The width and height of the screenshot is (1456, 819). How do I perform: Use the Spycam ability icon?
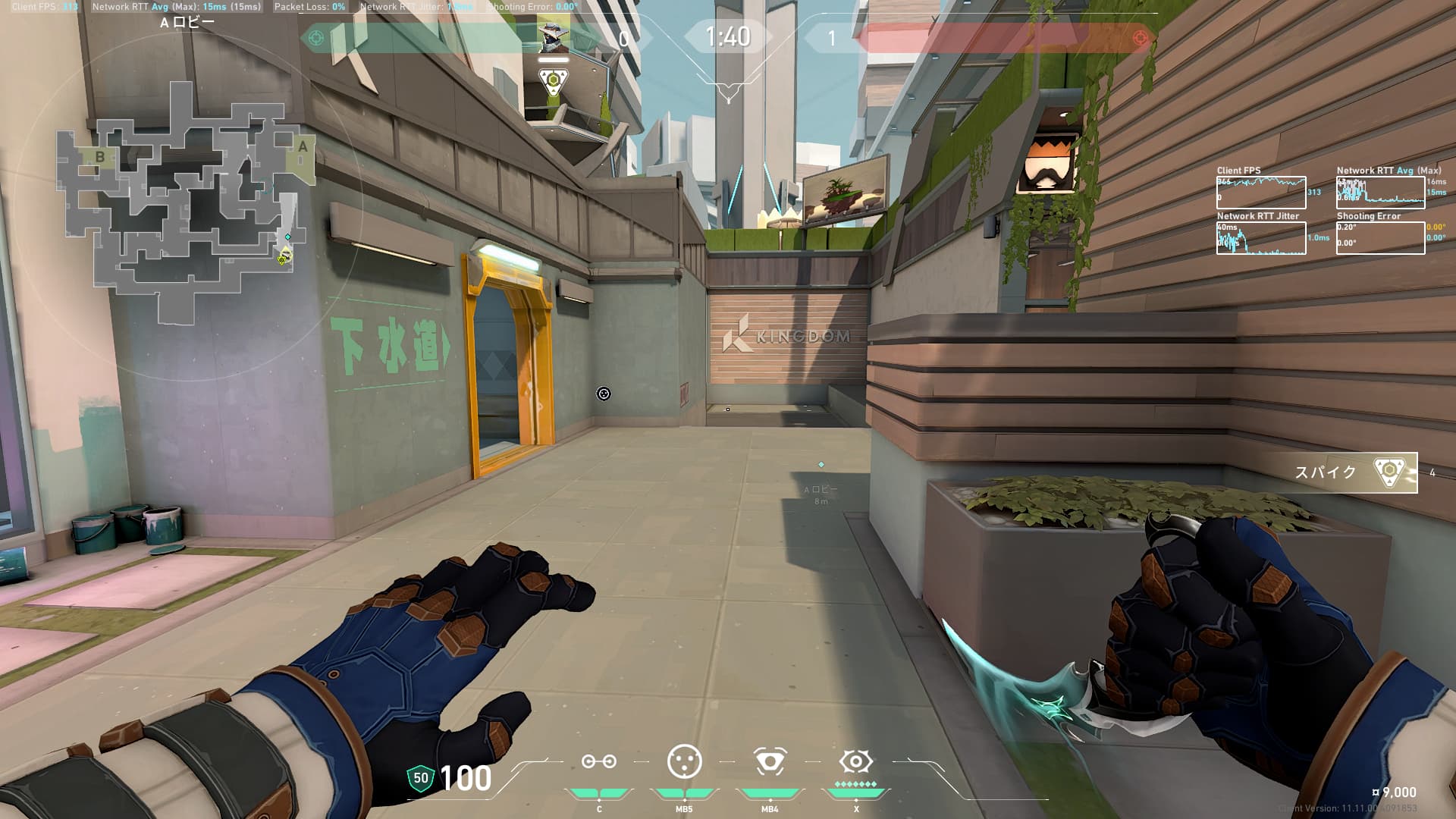[770, 761]
